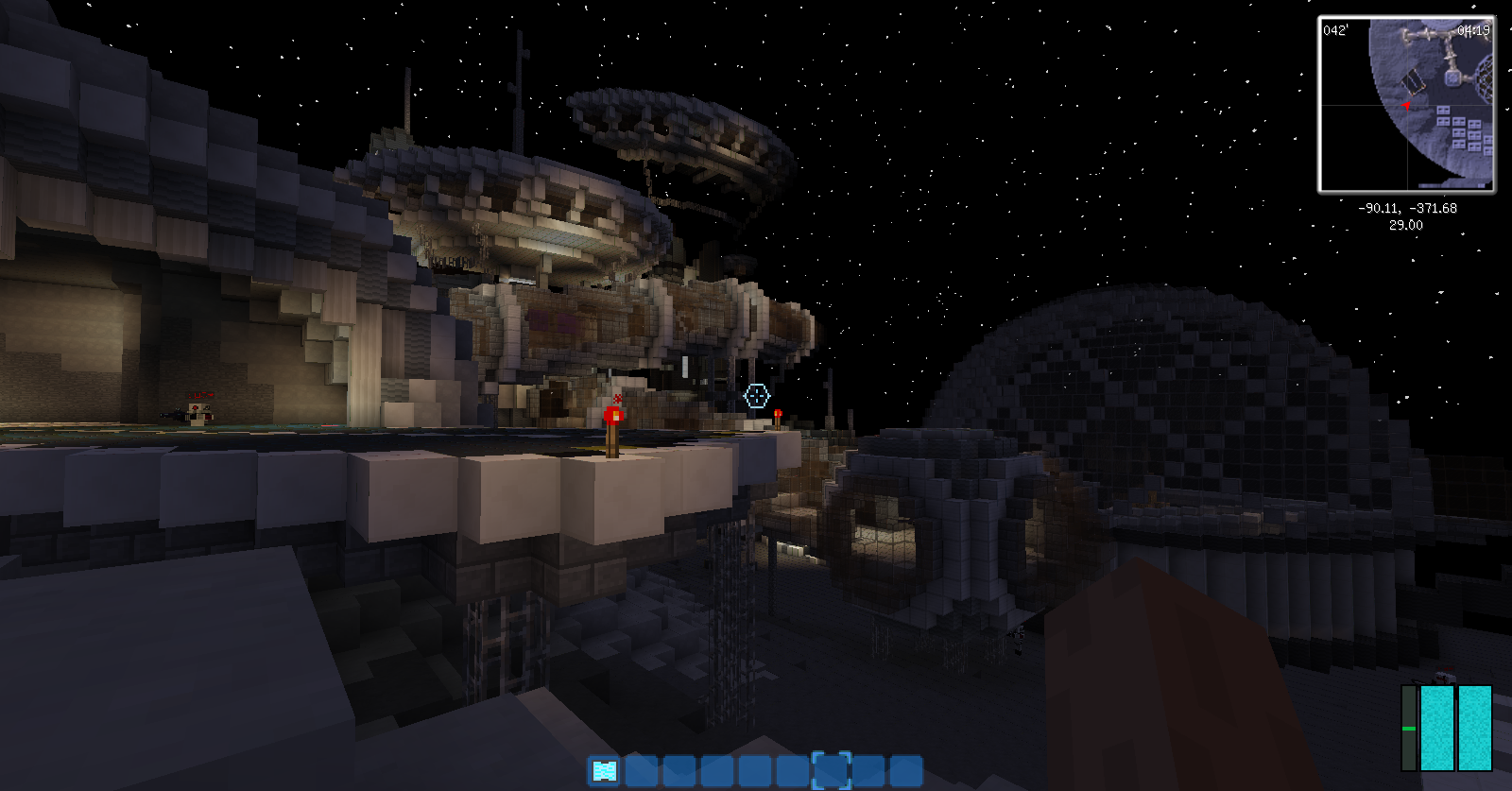Click the currently highlighted bracketed hotbar slot

(832, 771)
